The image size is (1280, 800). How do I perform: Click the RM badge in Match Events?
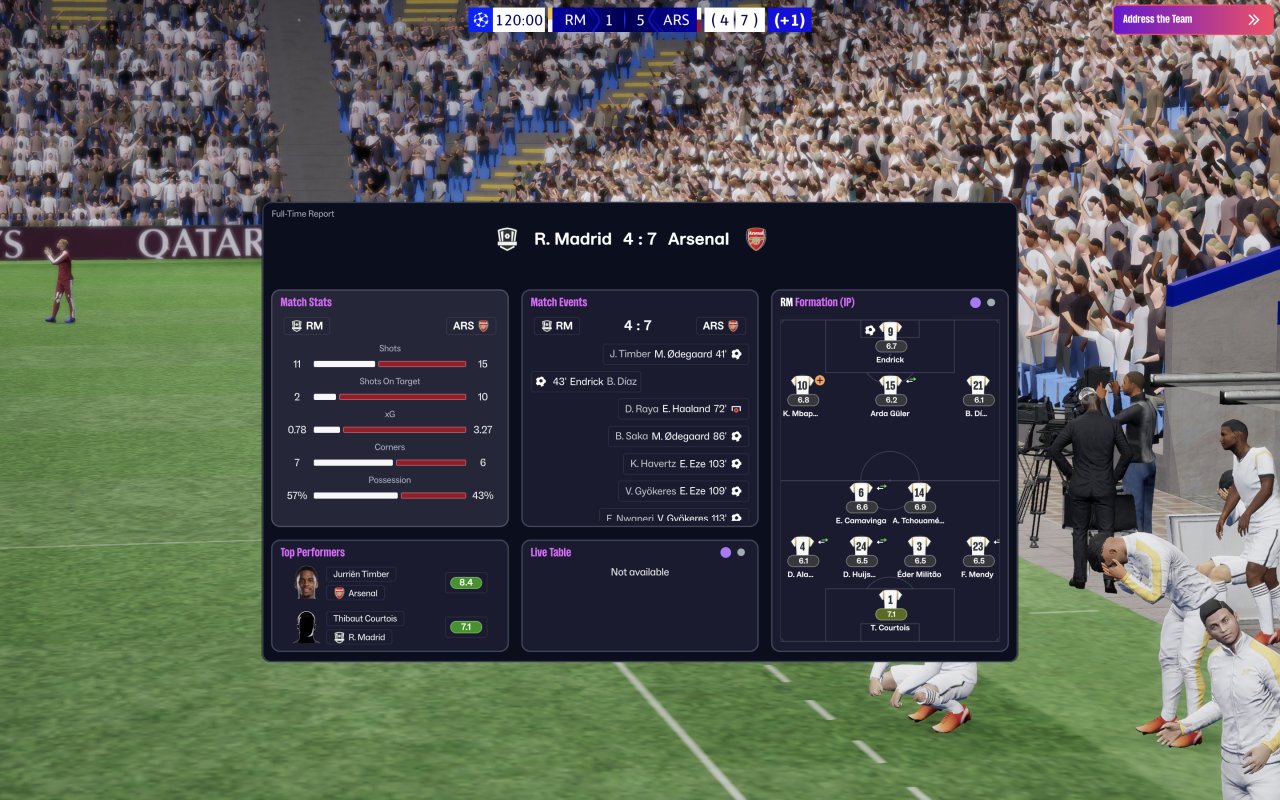click(x=556, y=326)
